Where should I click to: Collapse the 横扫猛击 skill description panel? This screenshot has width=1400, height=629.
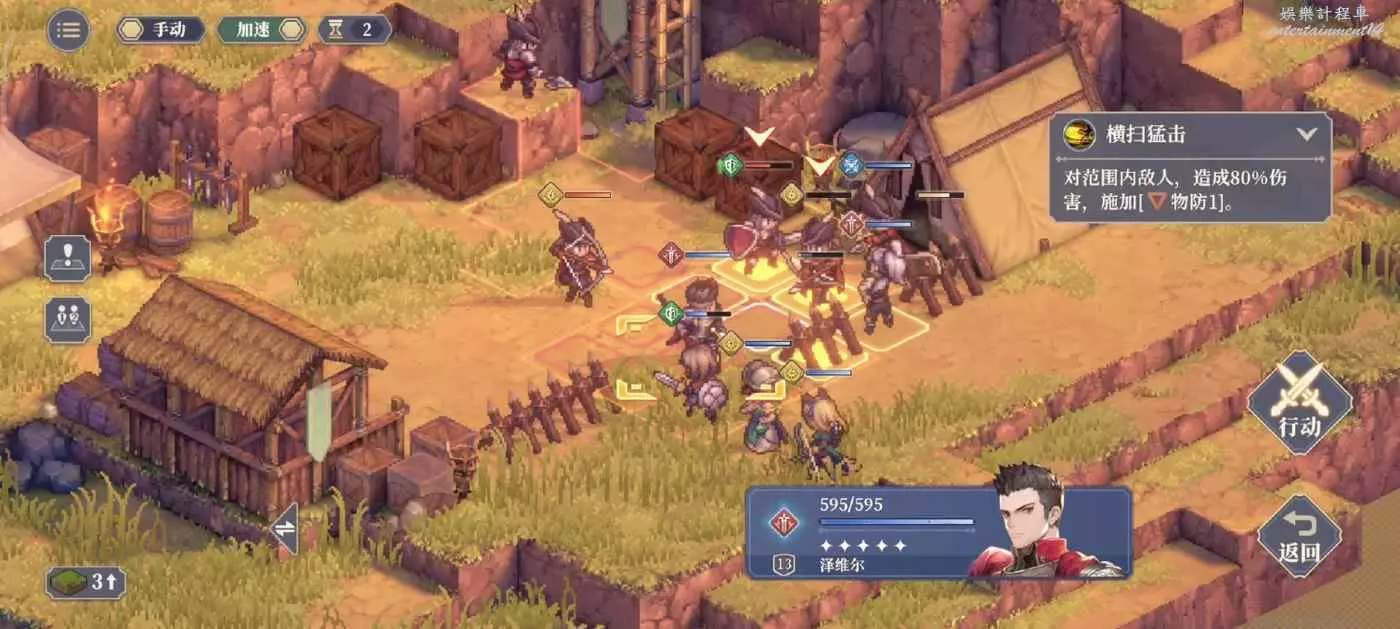1306,133
